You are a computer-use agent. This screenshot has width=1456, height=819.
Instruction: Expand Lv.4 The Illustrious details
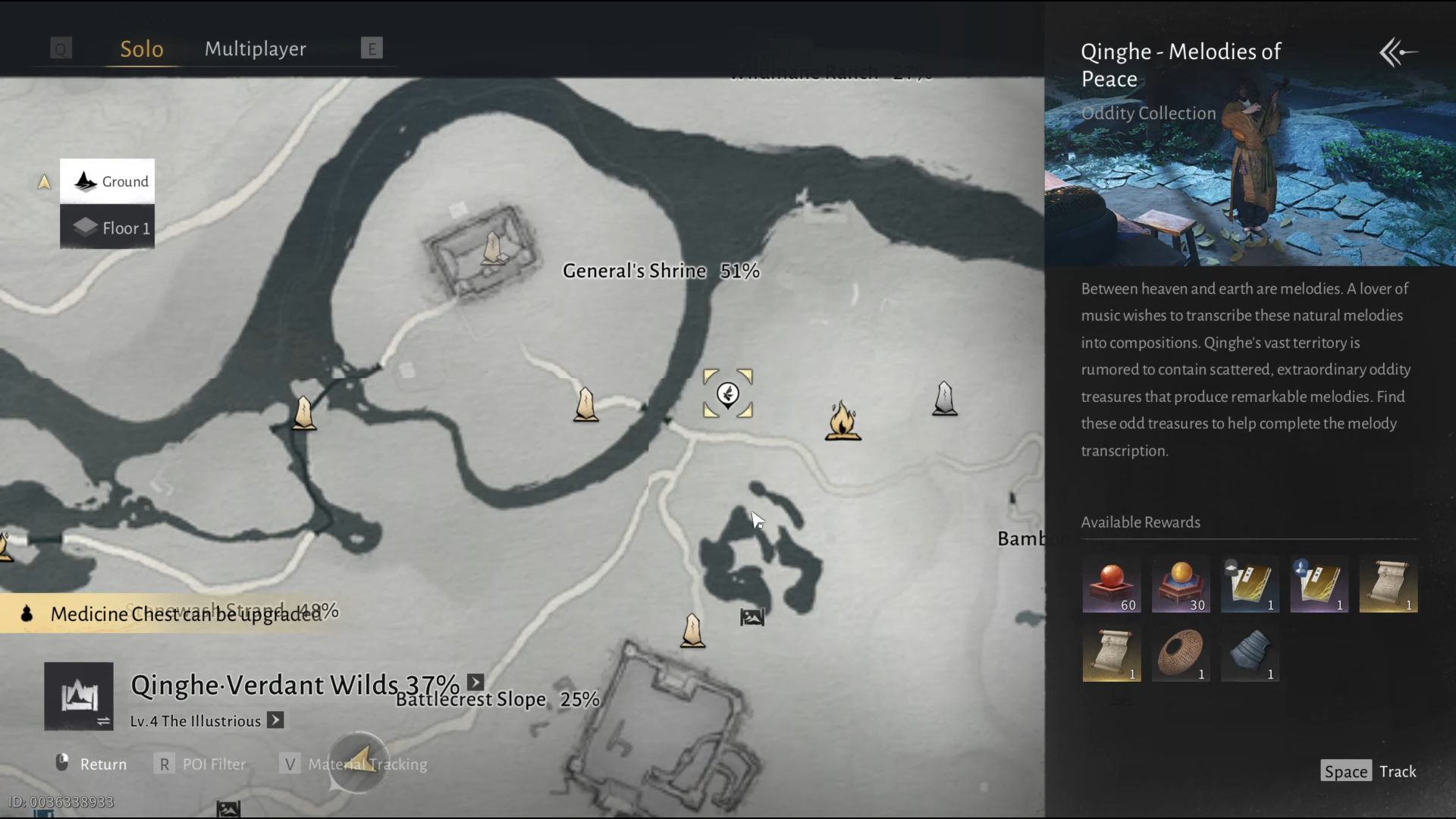pyautogui.click(x=276, y=720)
